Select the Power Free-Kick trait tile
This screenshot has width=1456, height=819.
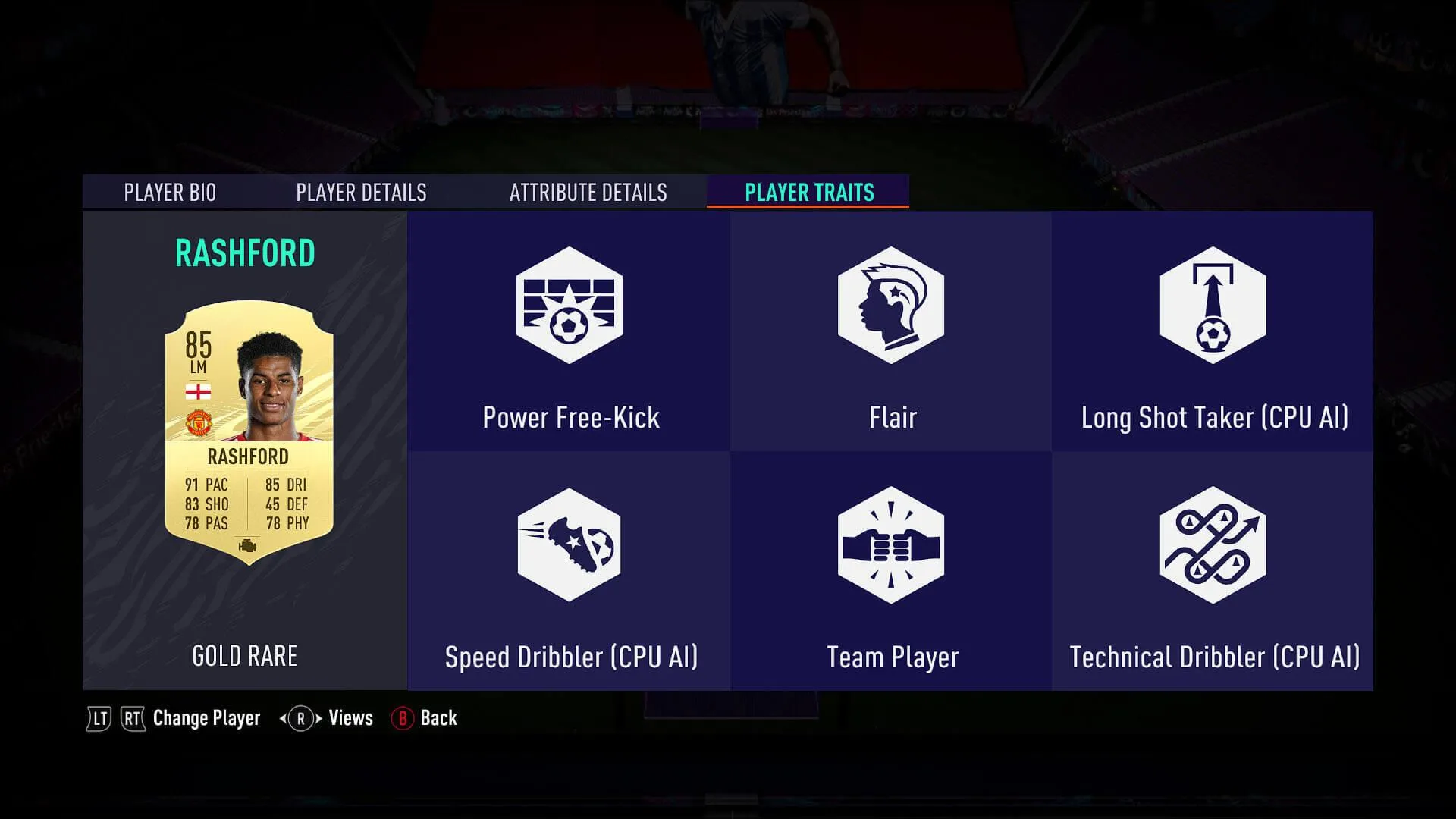point(569,332)
